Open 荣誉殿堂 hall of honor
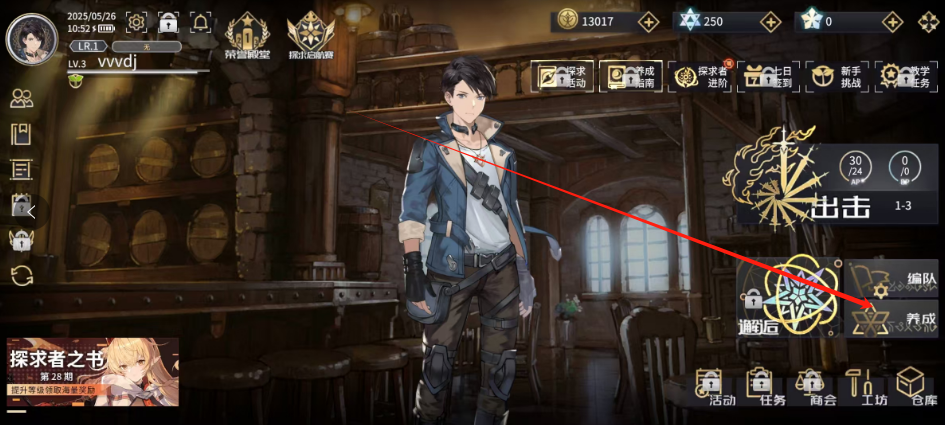Viewport: 945px width, 425px height. click(x=245, y=38)
